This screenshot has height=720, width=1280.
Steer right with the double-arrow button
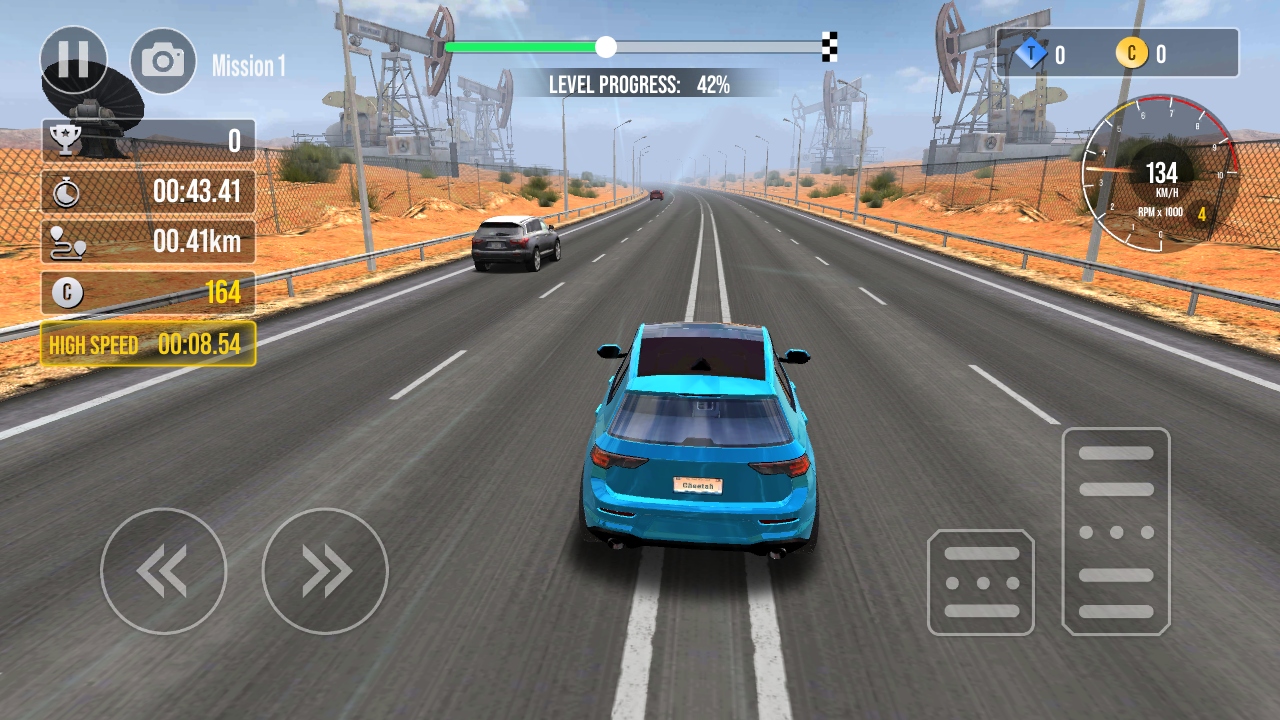[325, 571]
